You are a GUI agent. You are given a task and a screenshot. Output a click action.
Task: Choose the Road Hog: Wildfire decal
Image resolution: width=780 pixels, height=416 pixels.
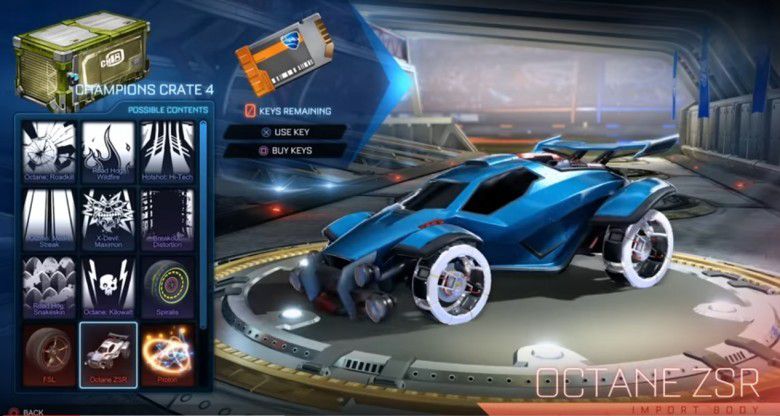pos(108,150)
